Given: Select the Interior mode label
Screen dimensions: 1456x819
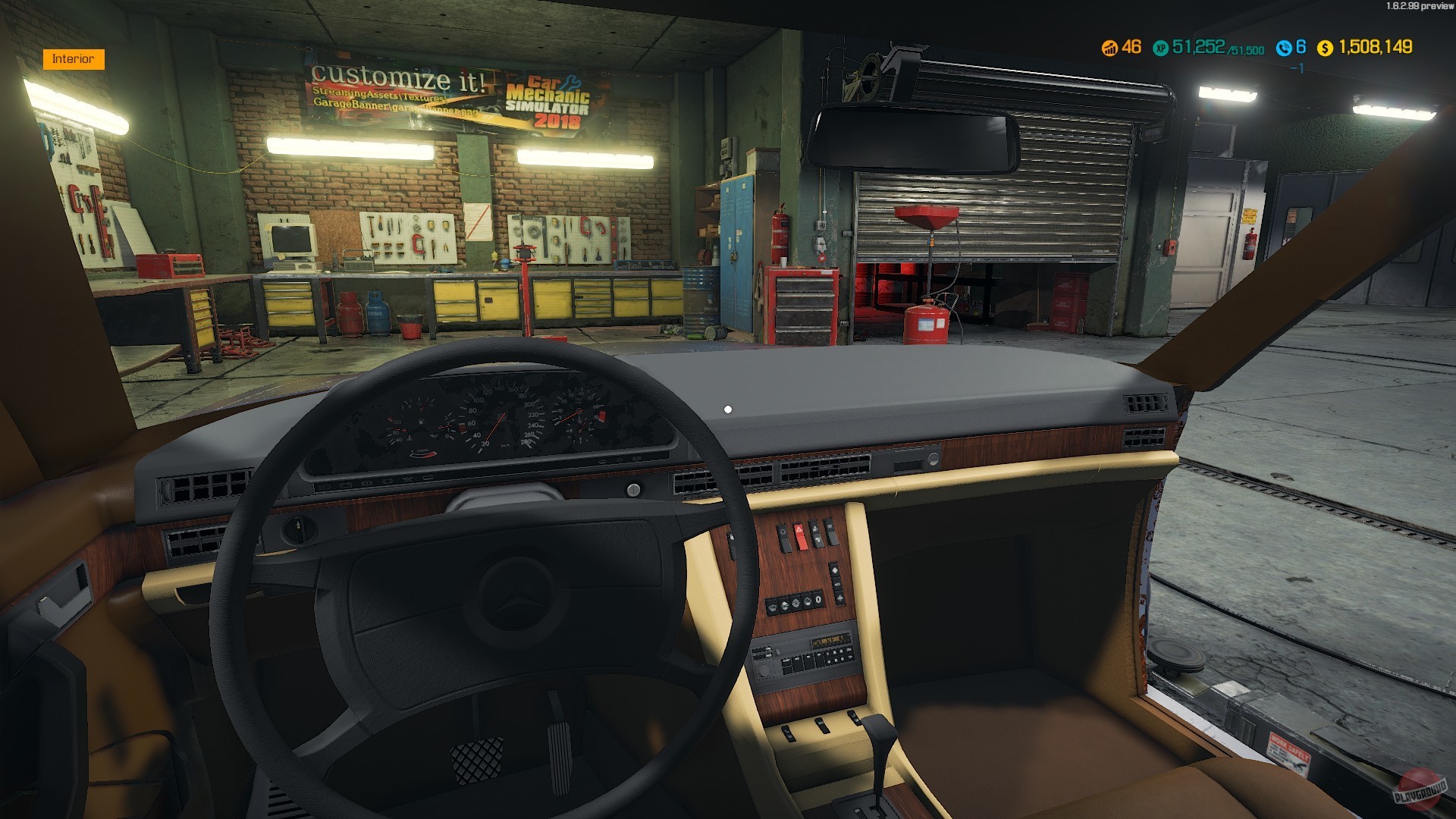Looking at the screenshot, I should [x=74, y=58].
